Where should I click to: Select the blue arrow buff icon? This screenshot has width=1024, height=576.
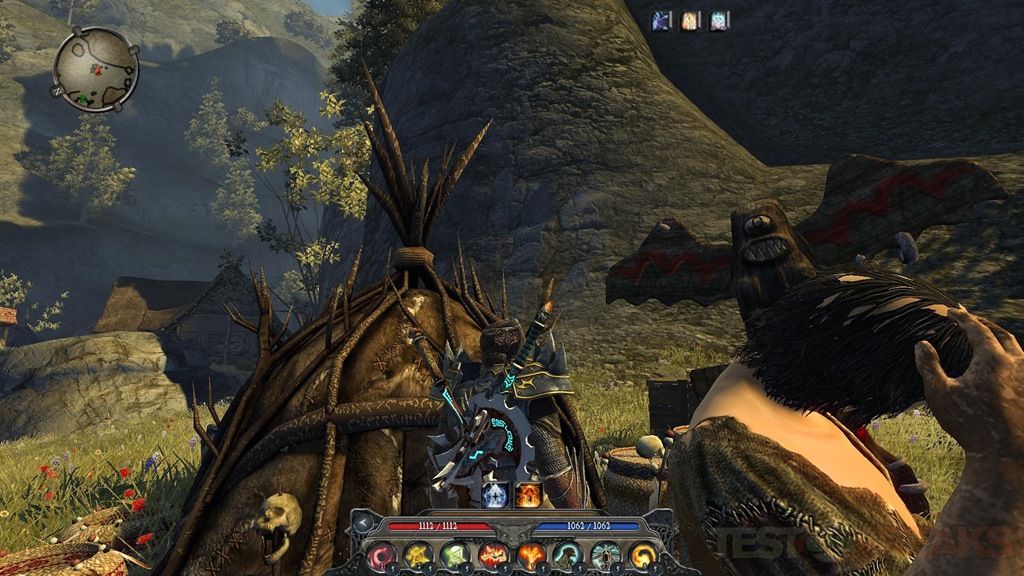pyautogui.click(x=662, y=21)
